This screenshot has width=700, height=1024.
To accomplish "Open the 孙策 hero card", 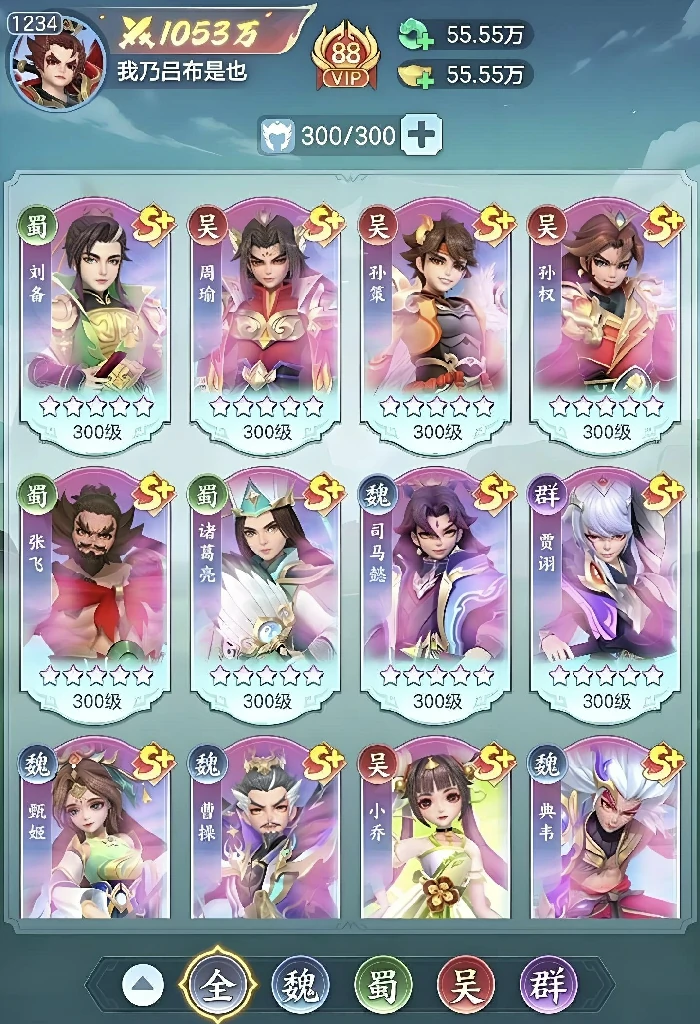I will [x=436, y=320].
